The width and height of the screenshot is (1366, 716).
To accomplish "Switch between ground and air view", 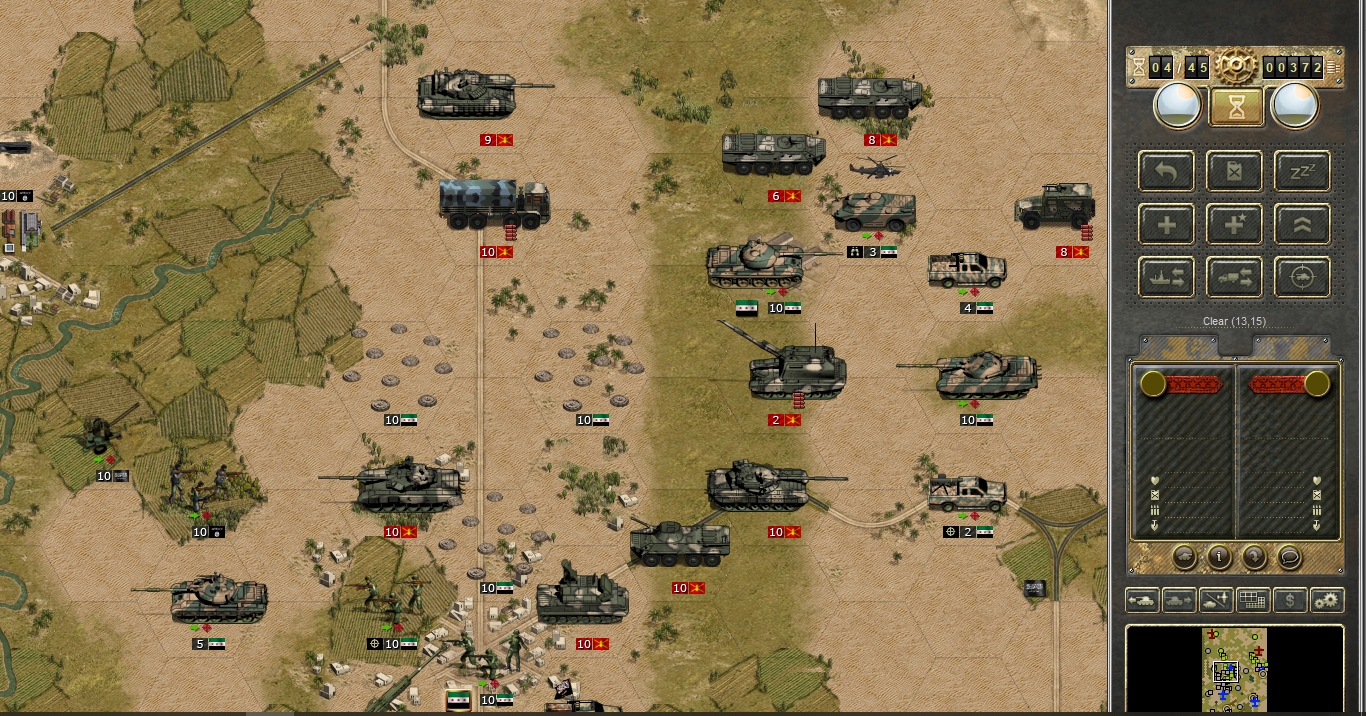I will (x=1216, y=600).
